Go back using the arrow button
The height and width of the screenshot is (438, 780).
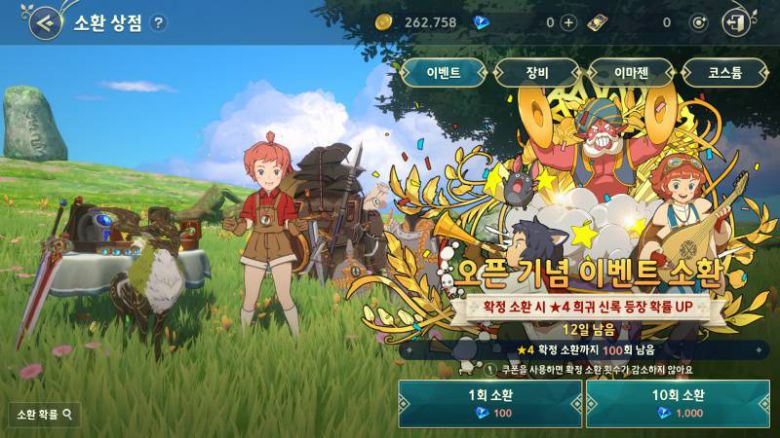click(43, 23)
